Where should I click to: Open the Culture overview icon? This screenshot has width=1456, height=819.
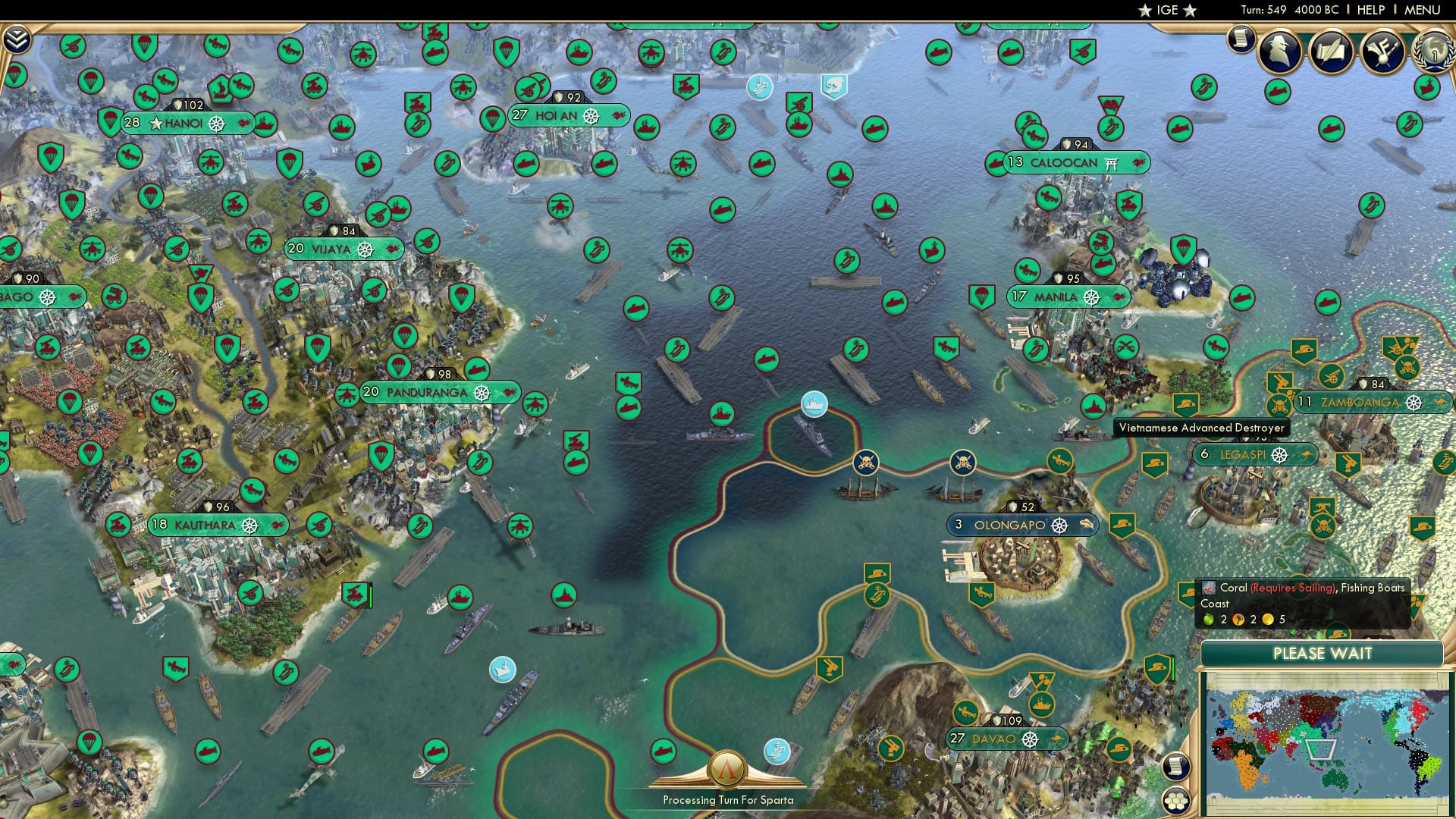click(x=1382, y=52)
